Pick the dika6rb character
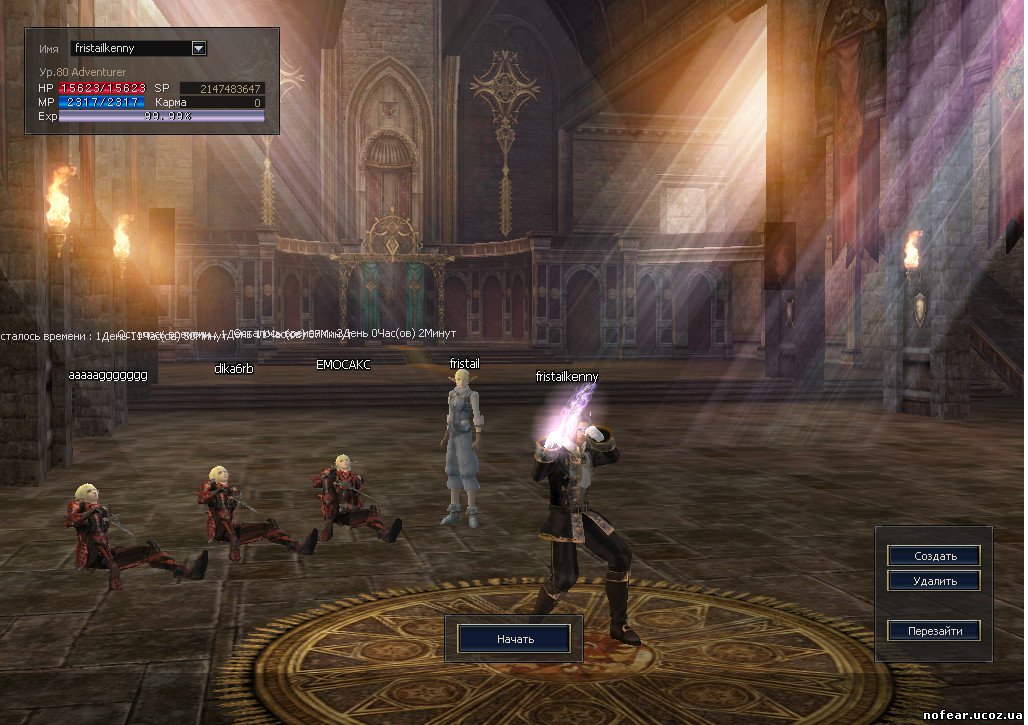This screenshot has width=1028, height=725. point(238,510)
